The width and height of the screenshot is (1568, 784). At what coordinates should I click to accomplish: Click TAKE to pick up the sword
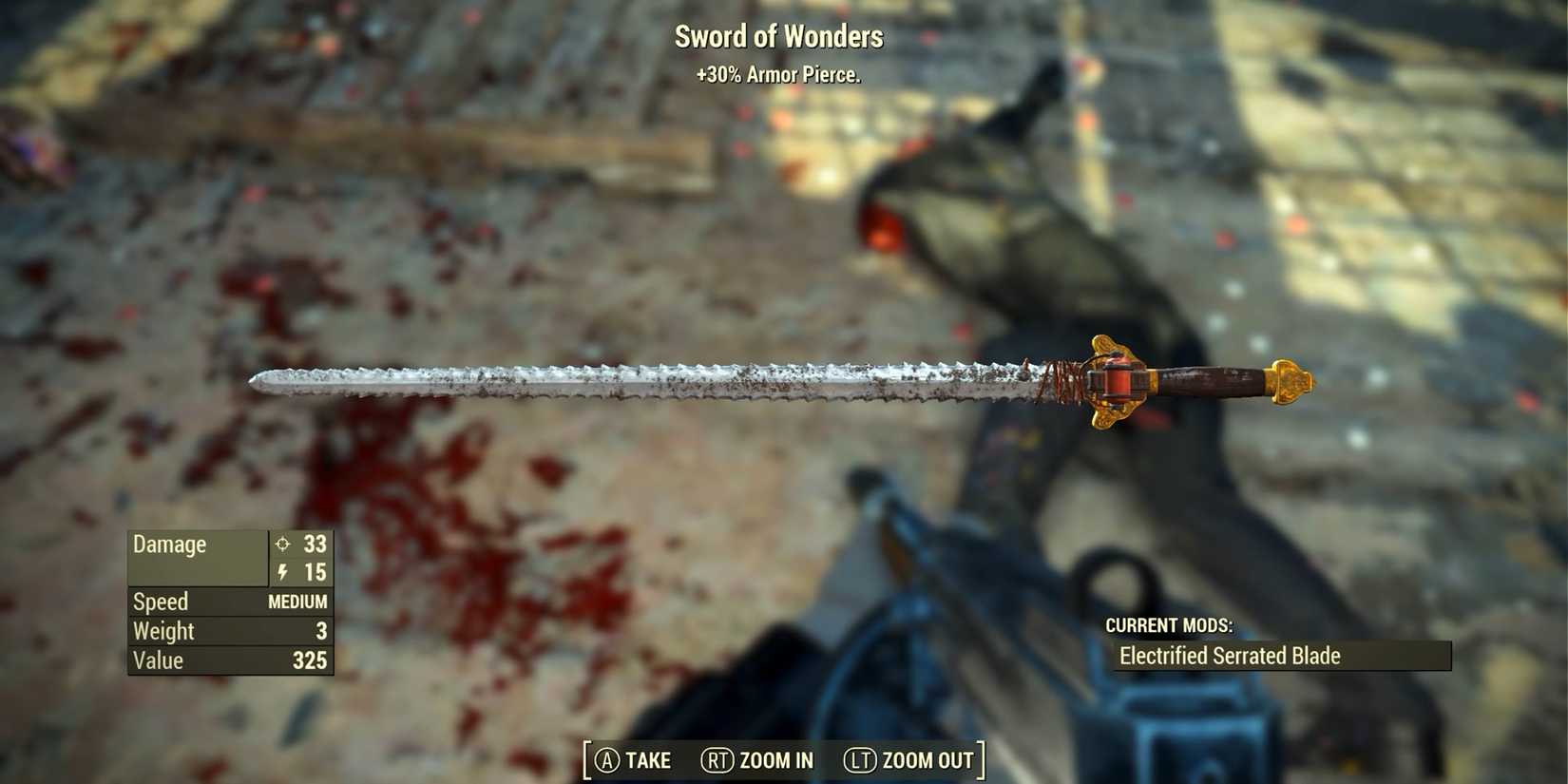click(x=631, y=760)
